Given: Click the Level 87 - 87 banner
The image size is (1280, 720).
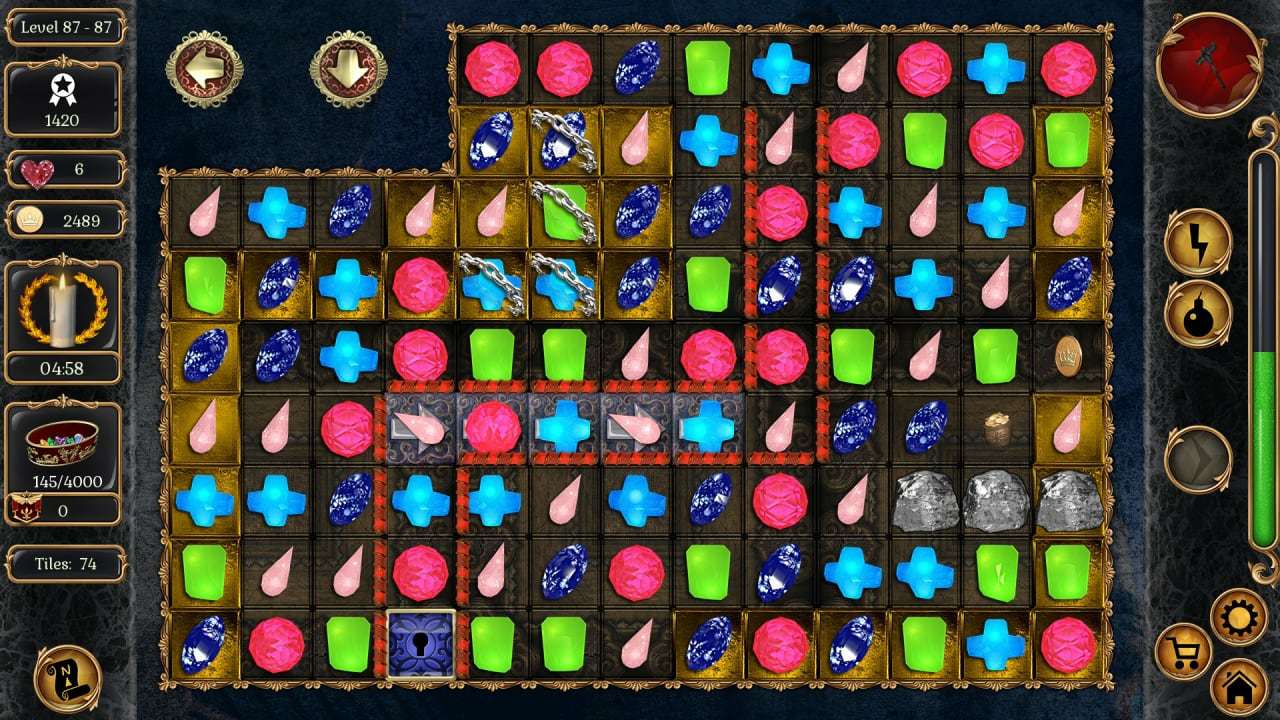Looking at the screenshot, I should pos(64,28).
